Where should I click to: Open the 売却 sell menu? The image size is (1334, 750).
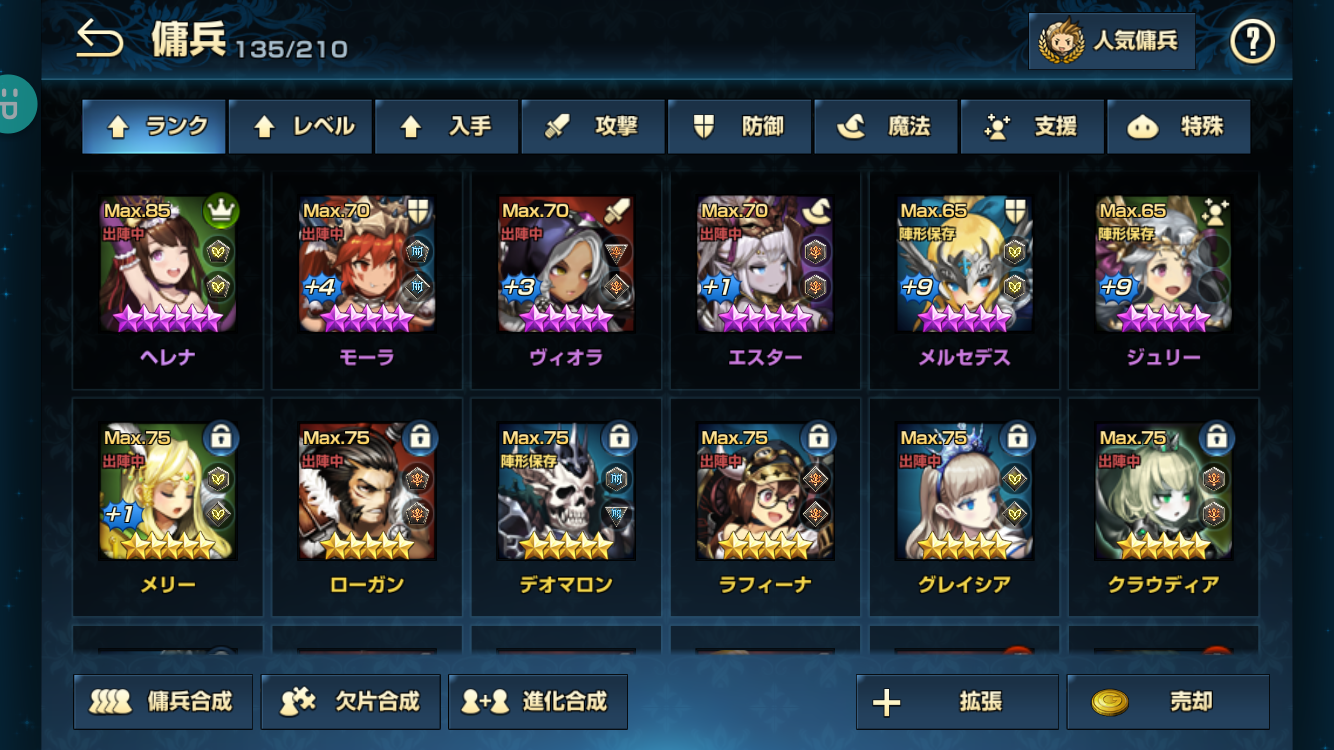tap(1168, 702)
